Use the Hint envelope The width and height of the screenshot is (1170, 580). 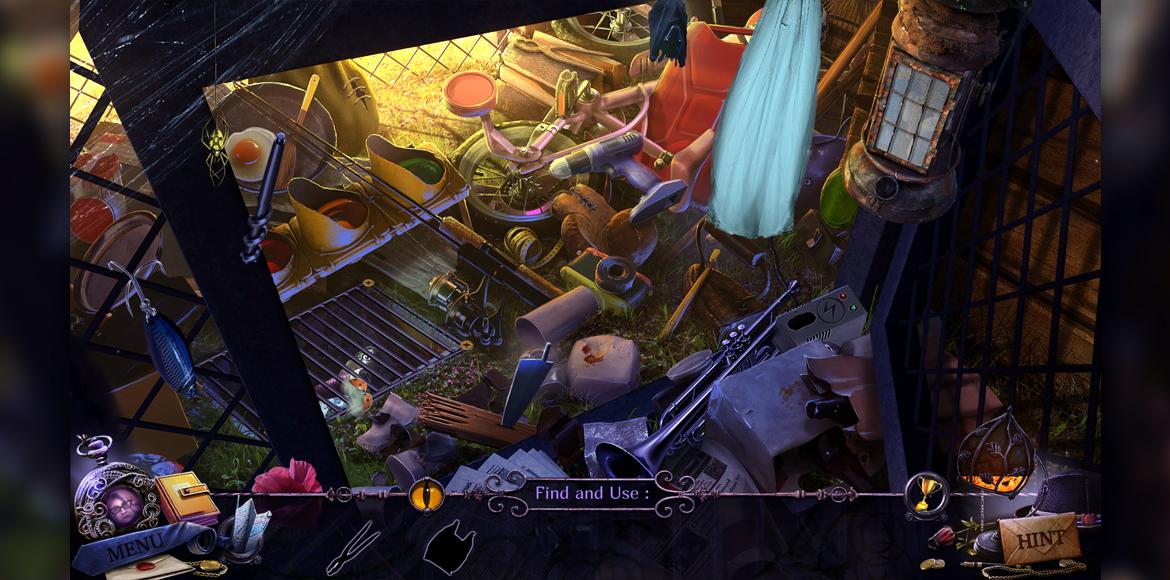(x=1040, y=539)
